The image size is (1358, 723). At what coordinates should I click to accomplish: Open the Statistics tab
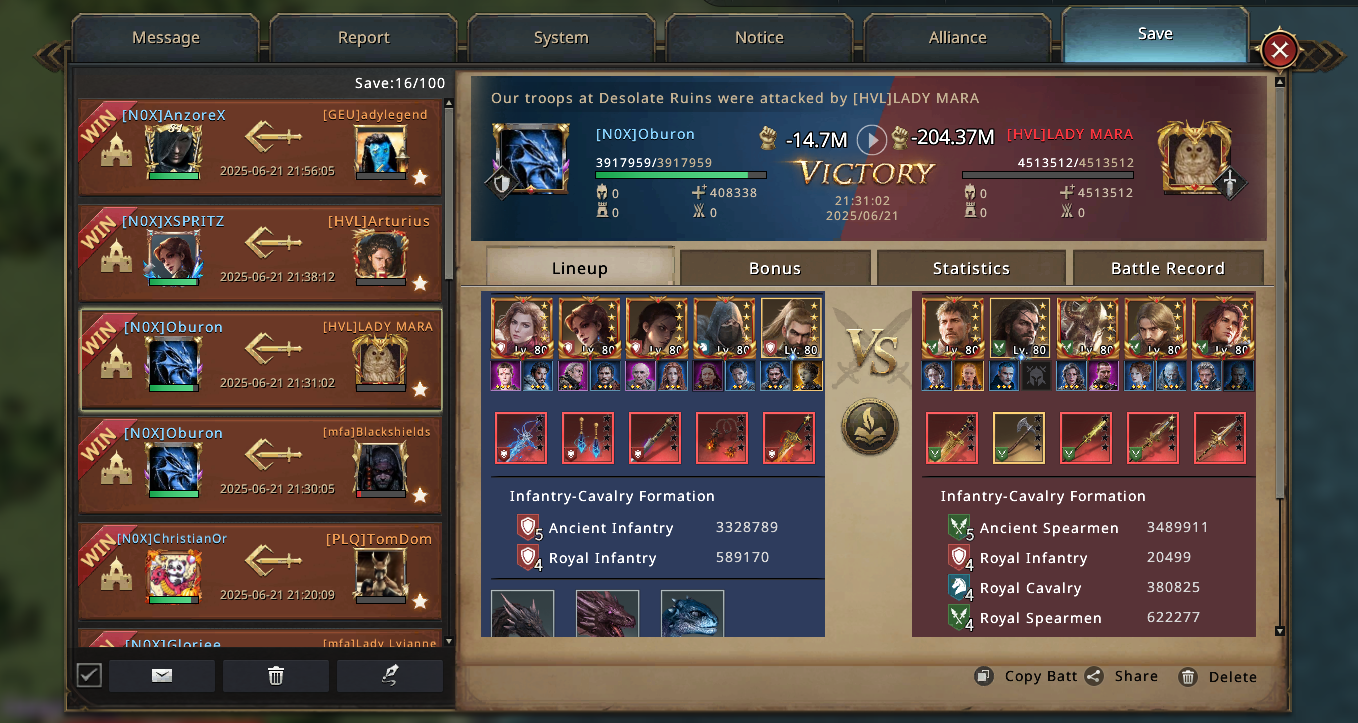(971, 268)
